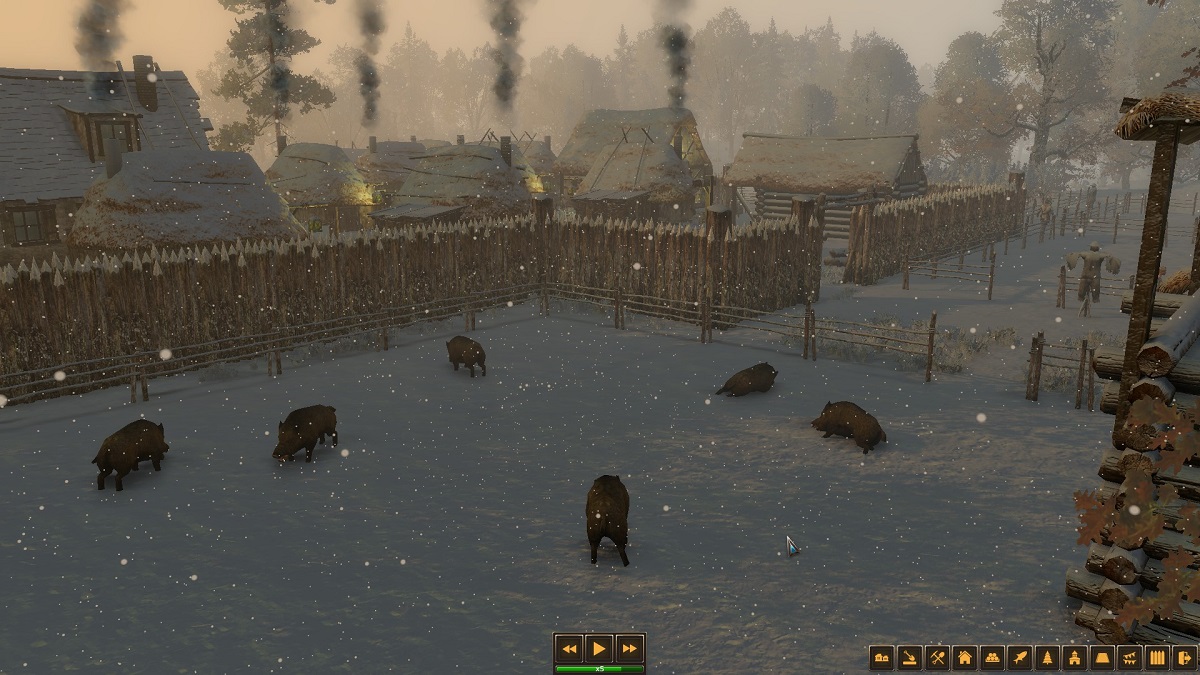Open the pine tree forestry category

(1047, 657)
